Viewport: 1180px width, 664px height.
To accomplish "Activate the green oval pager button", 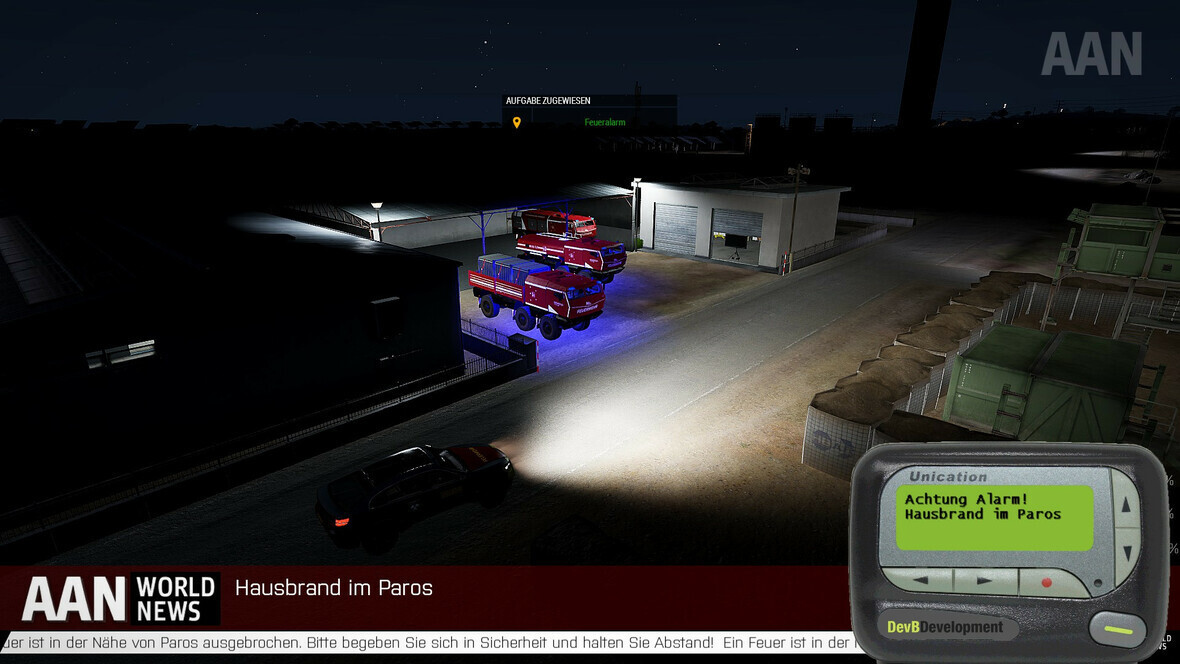I will [1117, 630].
